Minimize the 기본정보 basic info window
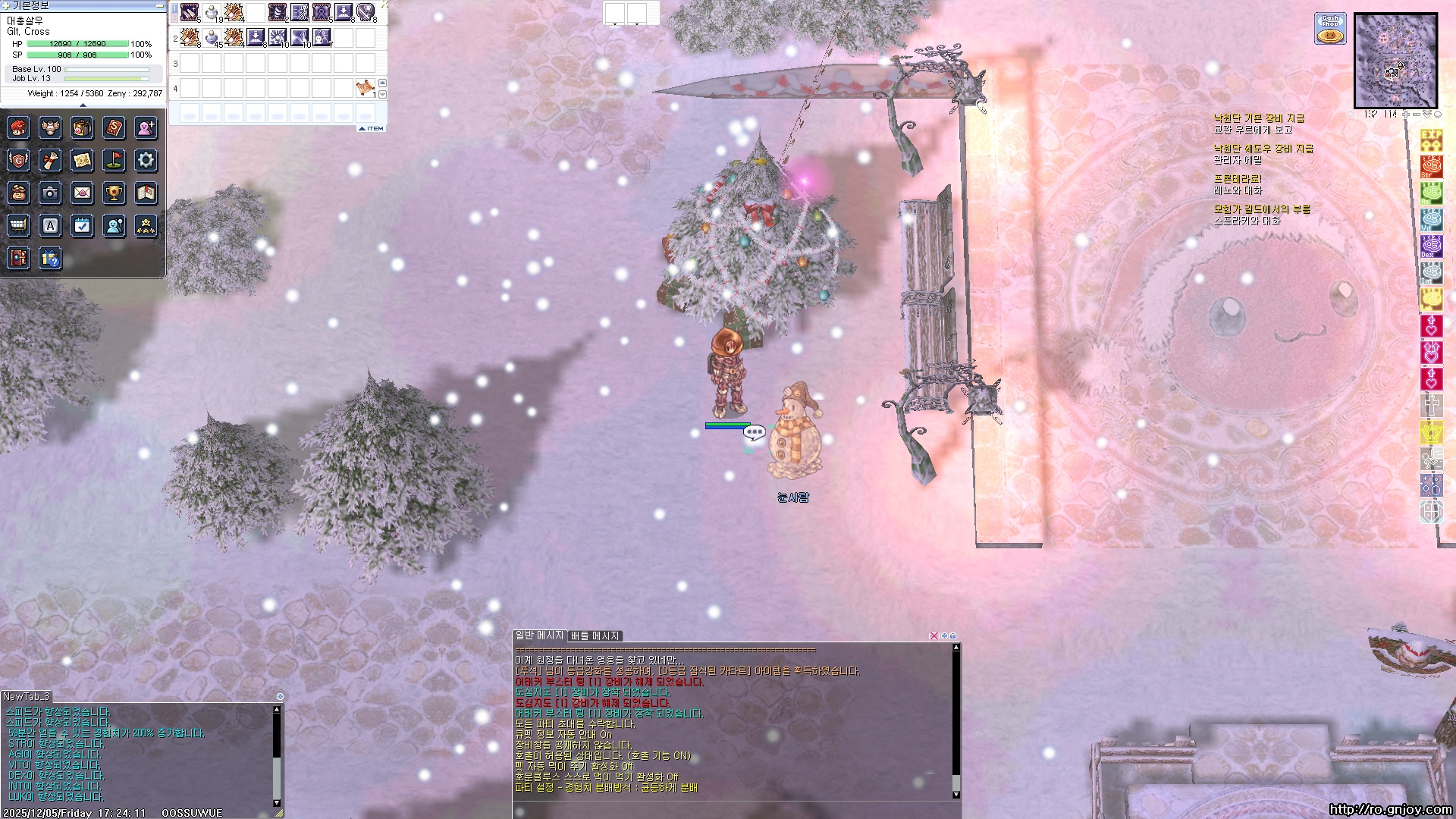The image size is (1456, 819). [159, 6]
